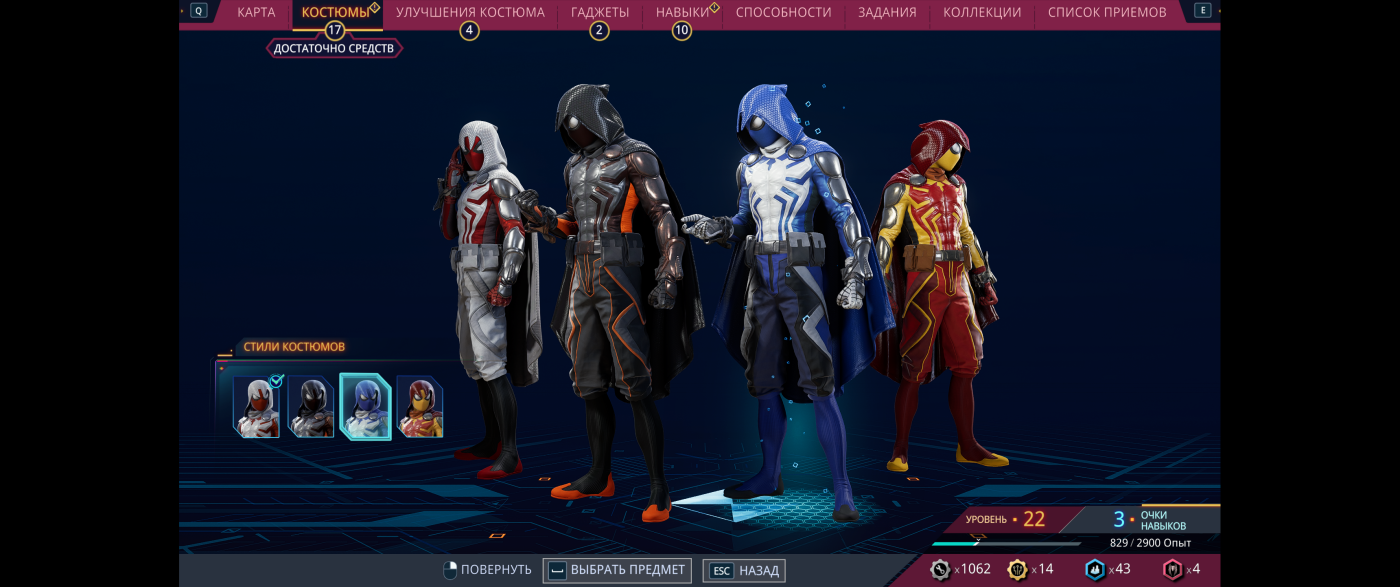Show the Способности tab
Screen dimensions: 1400x587
(x=783, y=13)
